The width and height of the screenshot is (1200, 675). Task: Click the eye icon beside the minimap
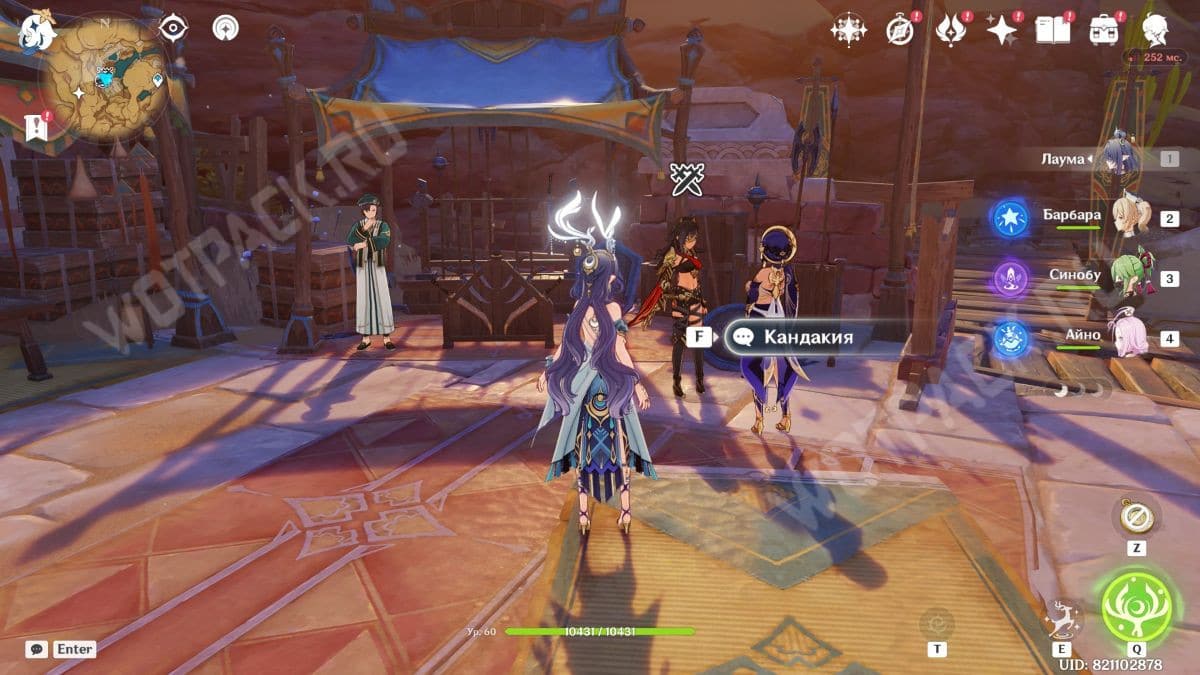tap(174, 28)
